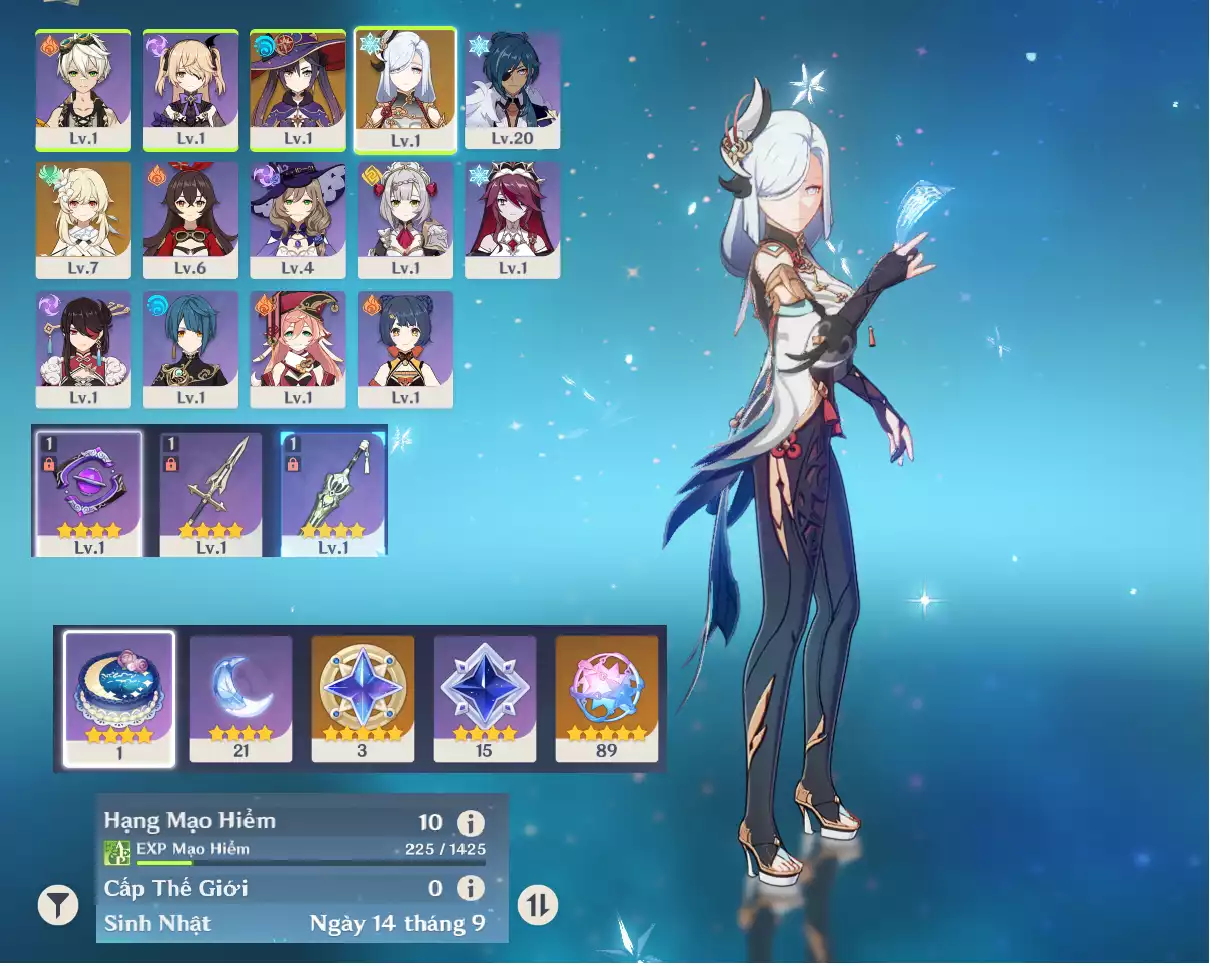The width and height of the screenshot is (1210, 966).
Task: Select the Intertwined Fate item with 89
Action: point(607,698)
